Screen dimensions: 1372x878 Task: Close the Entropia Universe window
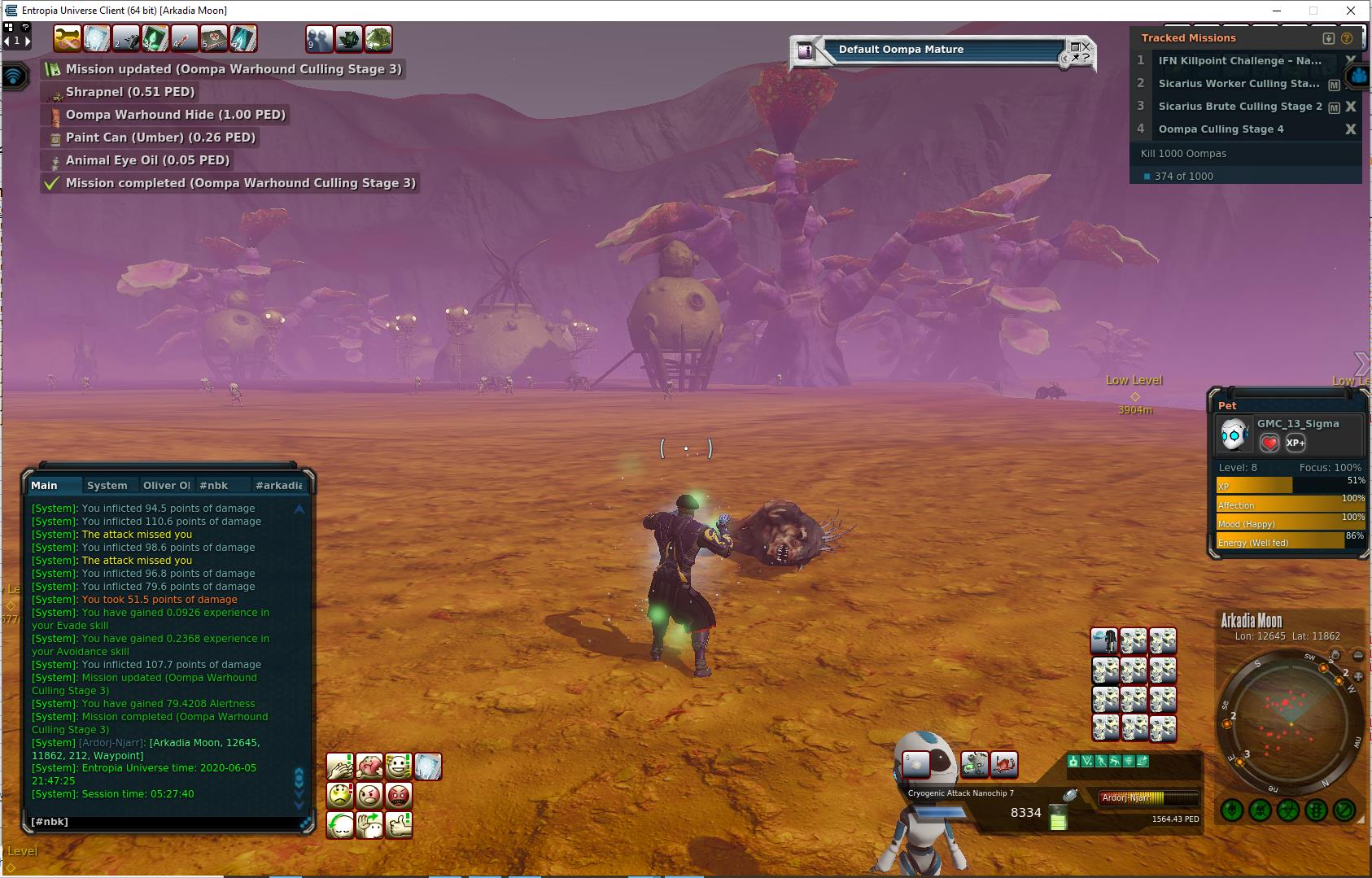pos(1351,11)
